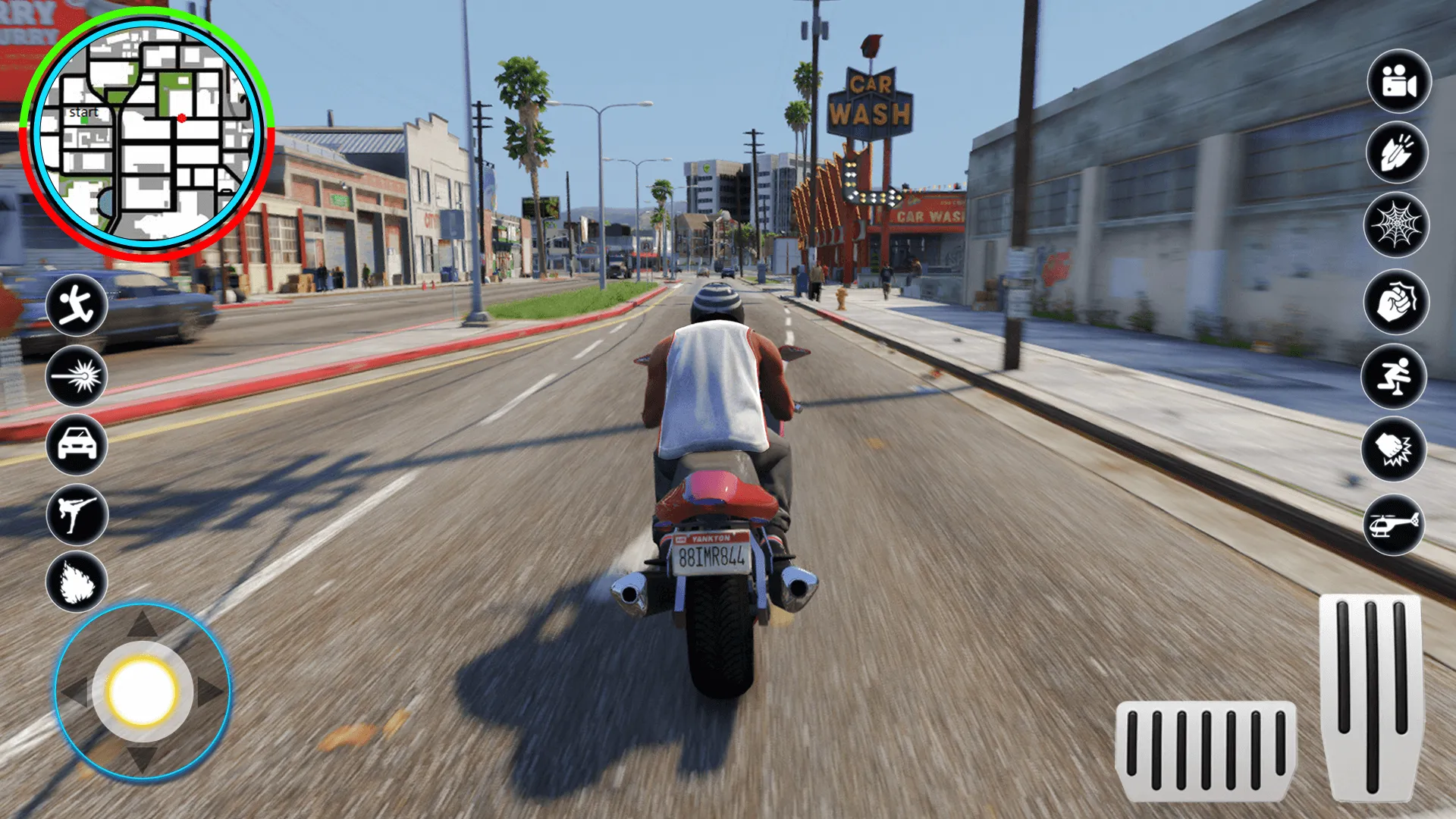The width and height of the screenshot is (1456, 819).
Task: Tap the virtual joystick center knob
Action: 143,691
